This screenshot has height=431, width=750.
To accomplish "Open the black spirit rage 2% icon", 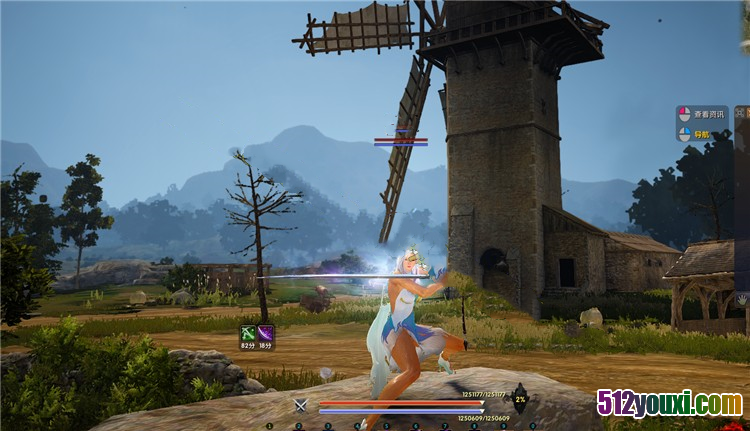I will click(520, 398).
